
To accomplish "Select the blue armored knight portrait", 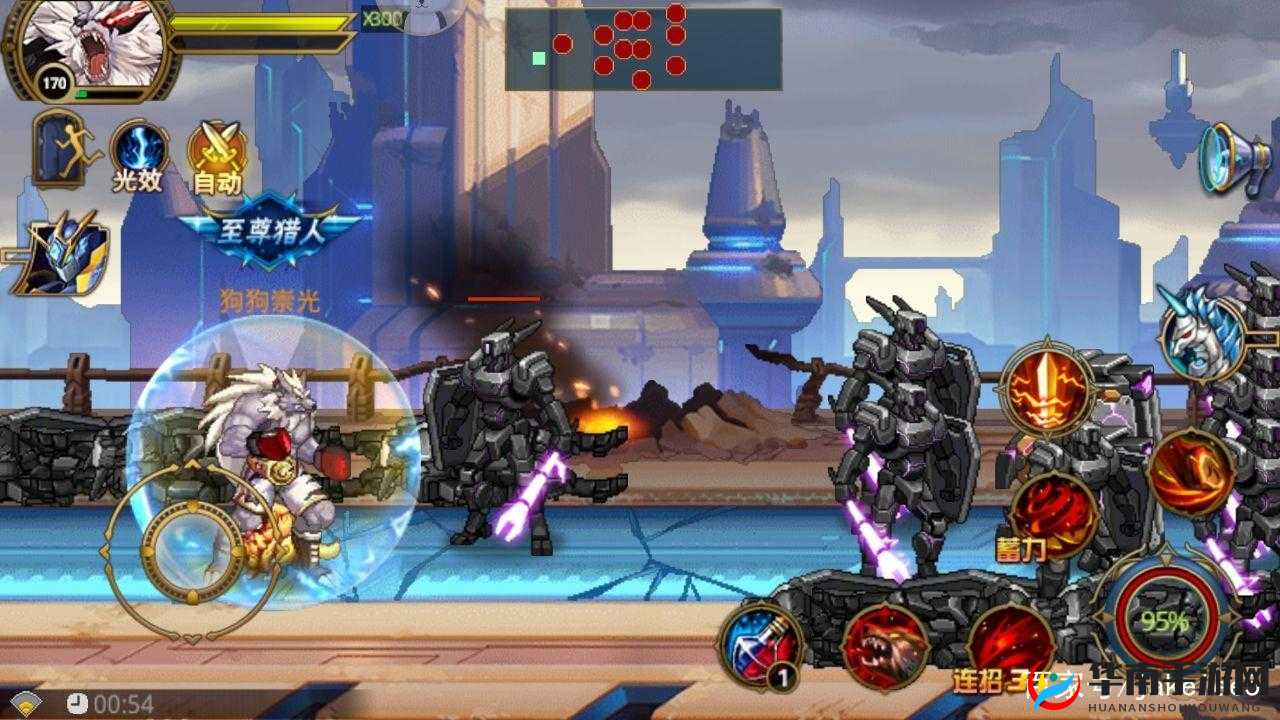I will coord(60,254).
